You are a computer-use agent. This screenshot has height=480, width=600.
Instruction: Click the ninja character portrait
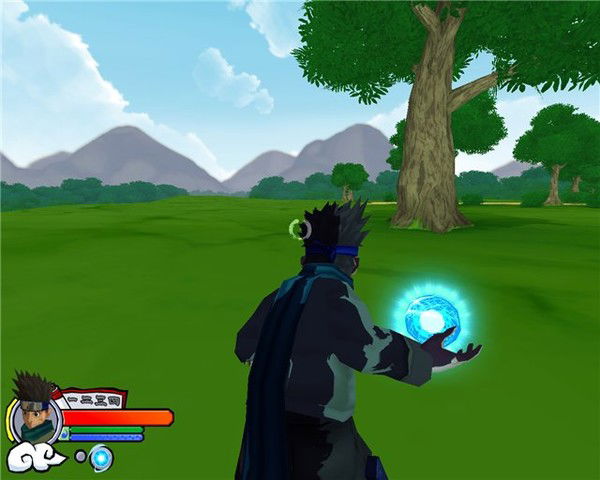(x=35, y=412)
